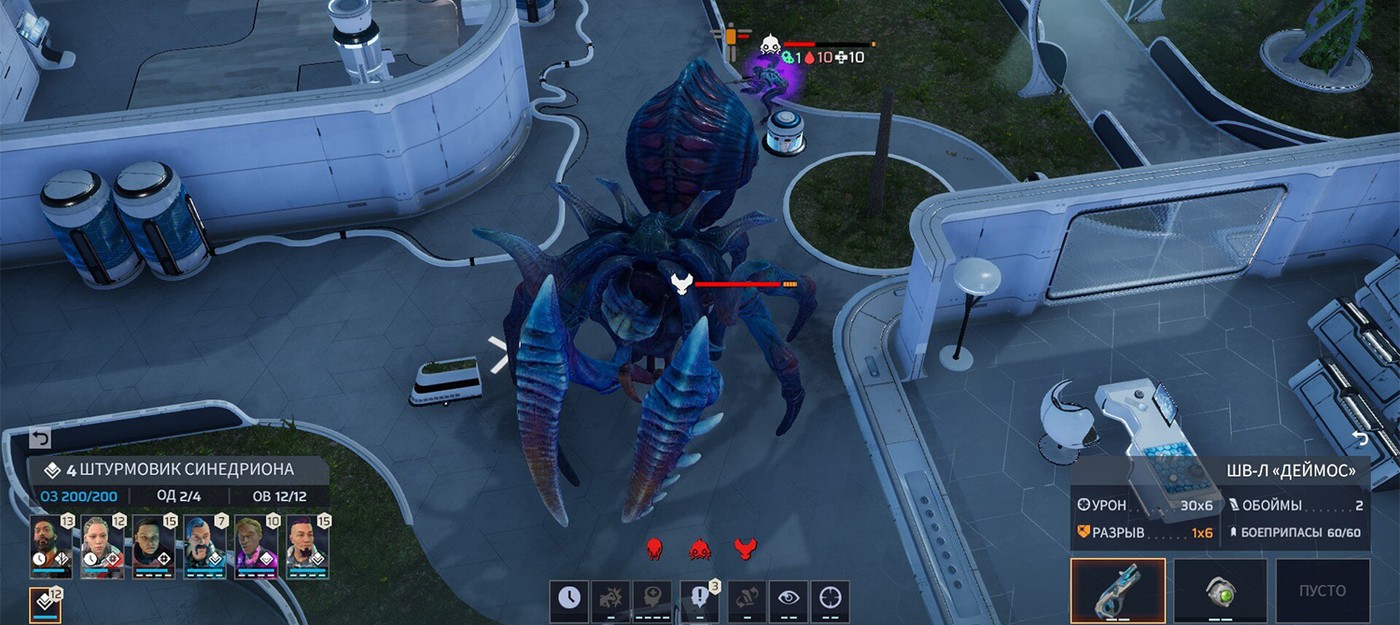Click the undo arrow above the squad panel

40,439
